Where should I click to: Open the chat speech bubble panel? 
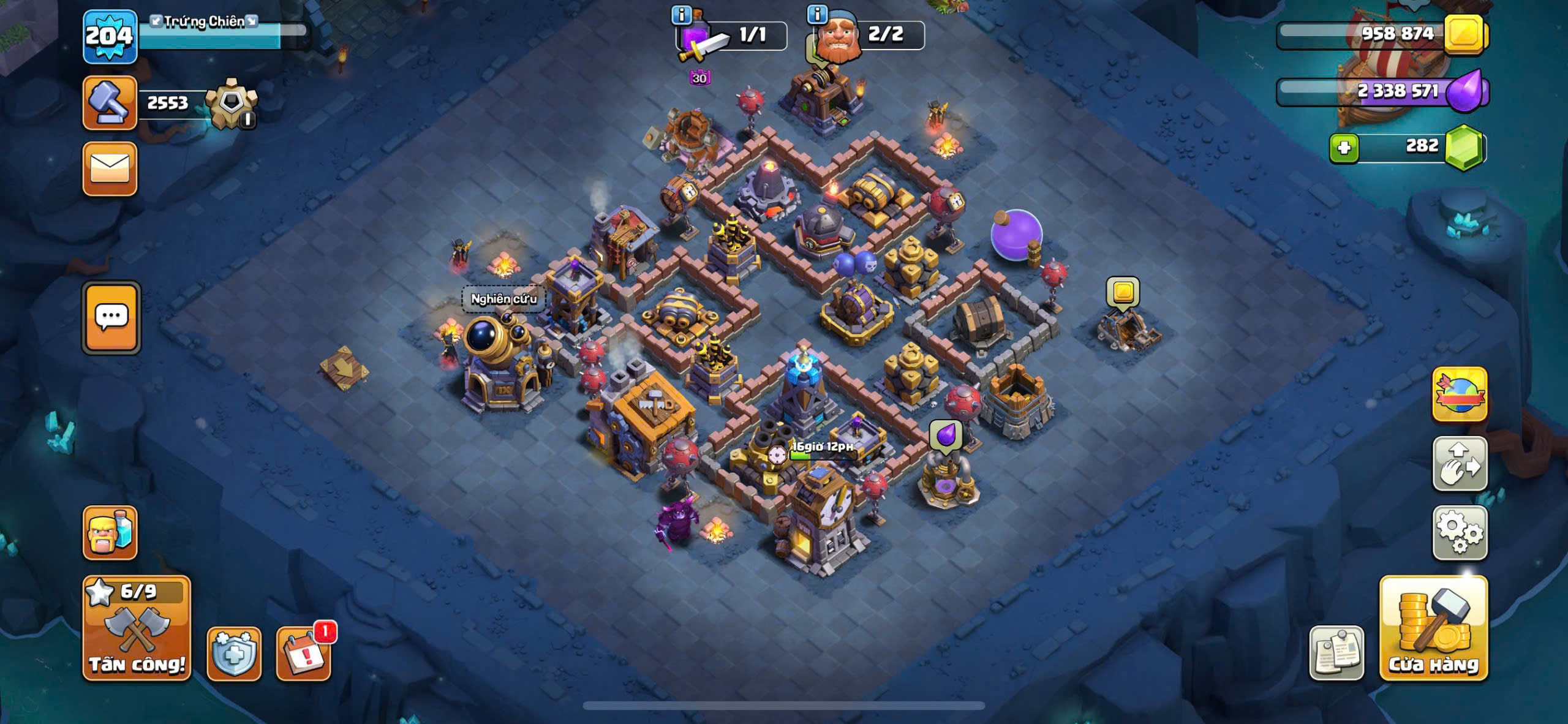point(111,317)
